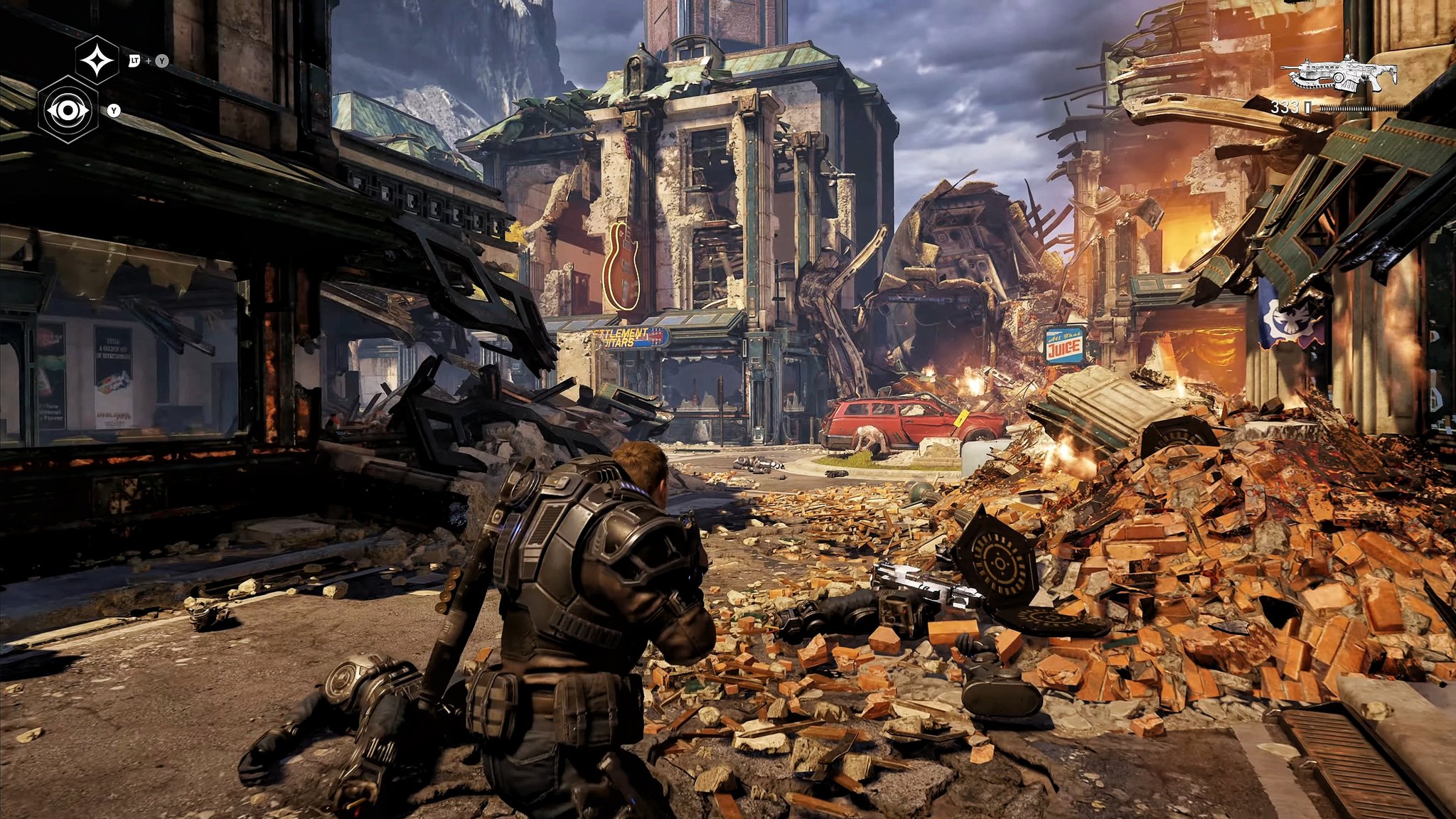Activate the four-pointed star ability hexagon
The width and height of the screenshot is (1456, 819).
97,62
